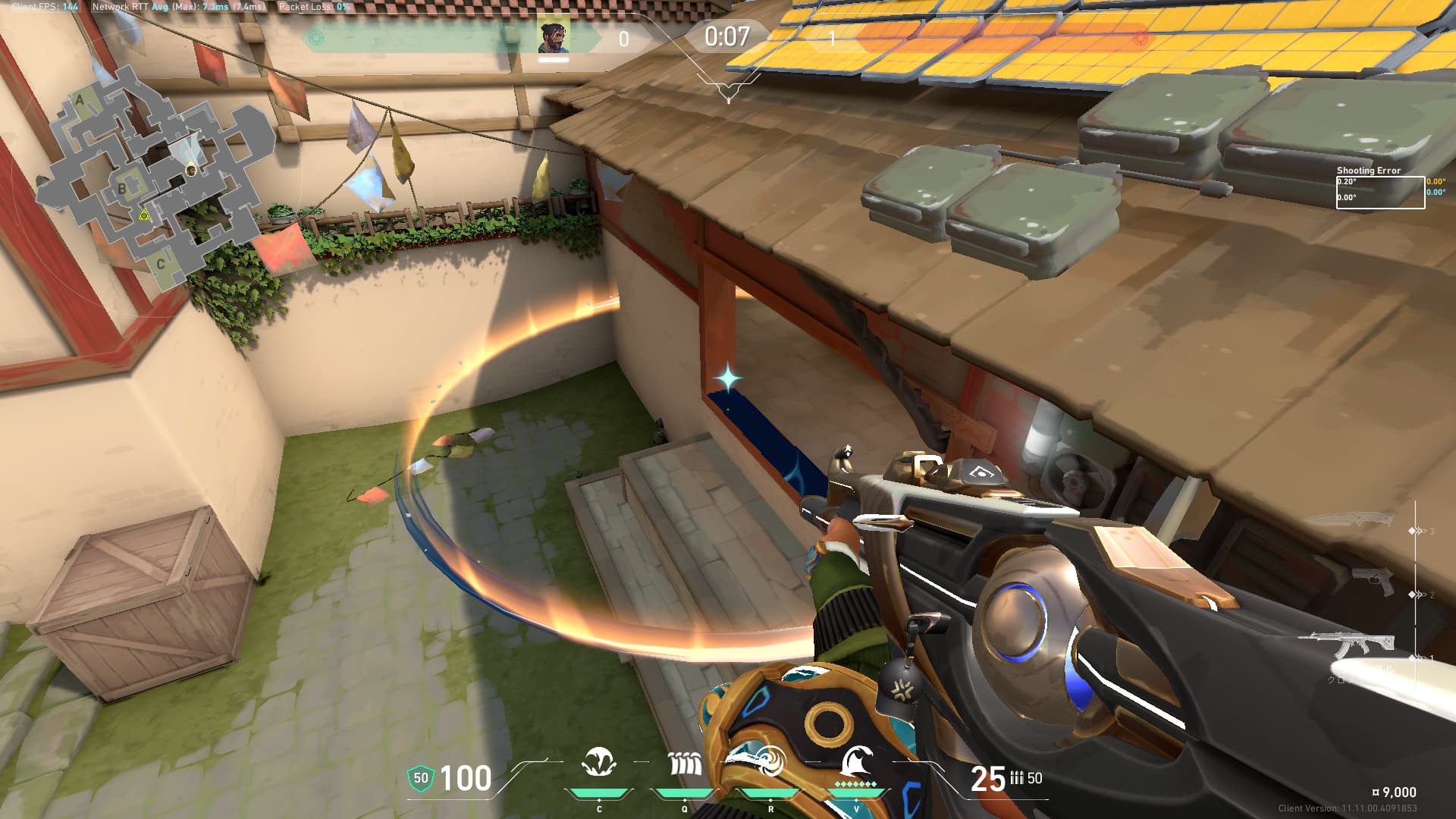Activate the water swirl ability (R)

point(770,761)
